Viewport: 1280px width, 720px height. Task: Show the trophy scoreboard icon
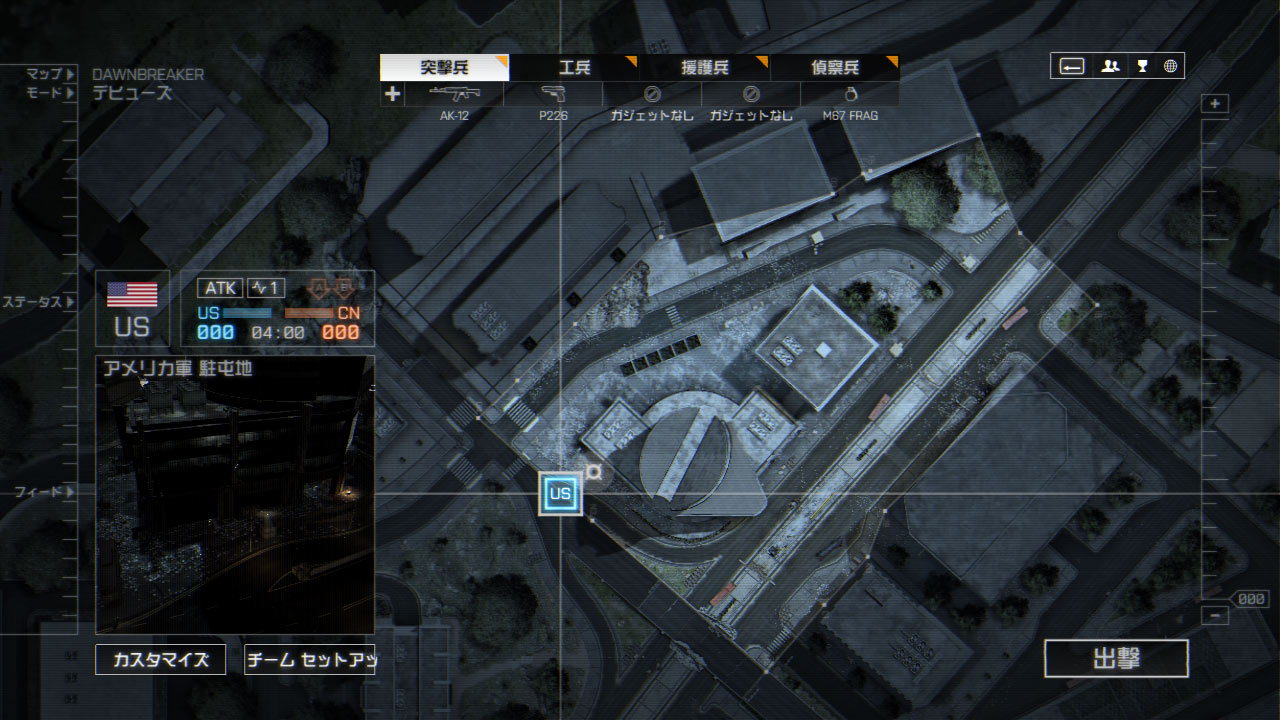[x=1141, y=66]
